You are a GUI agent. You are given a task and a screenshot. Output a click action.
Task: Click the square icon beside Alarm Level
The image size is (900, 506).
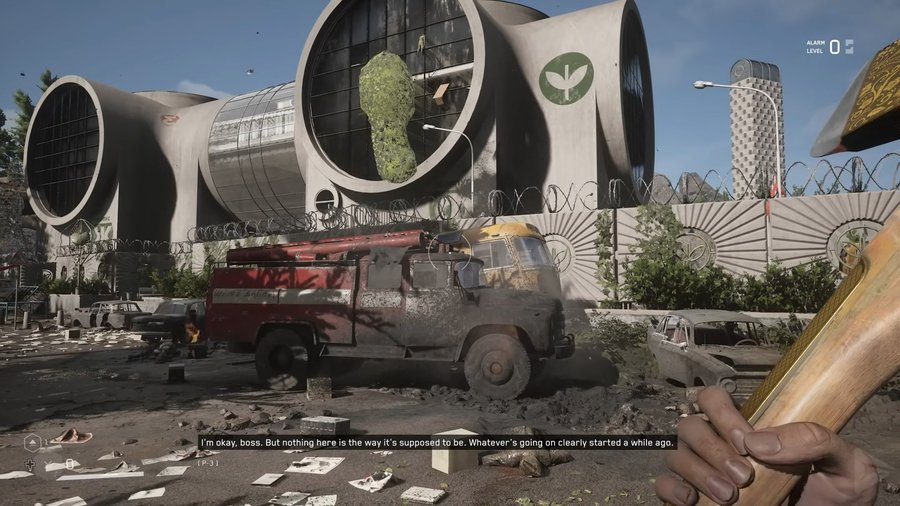click(849, 46)
